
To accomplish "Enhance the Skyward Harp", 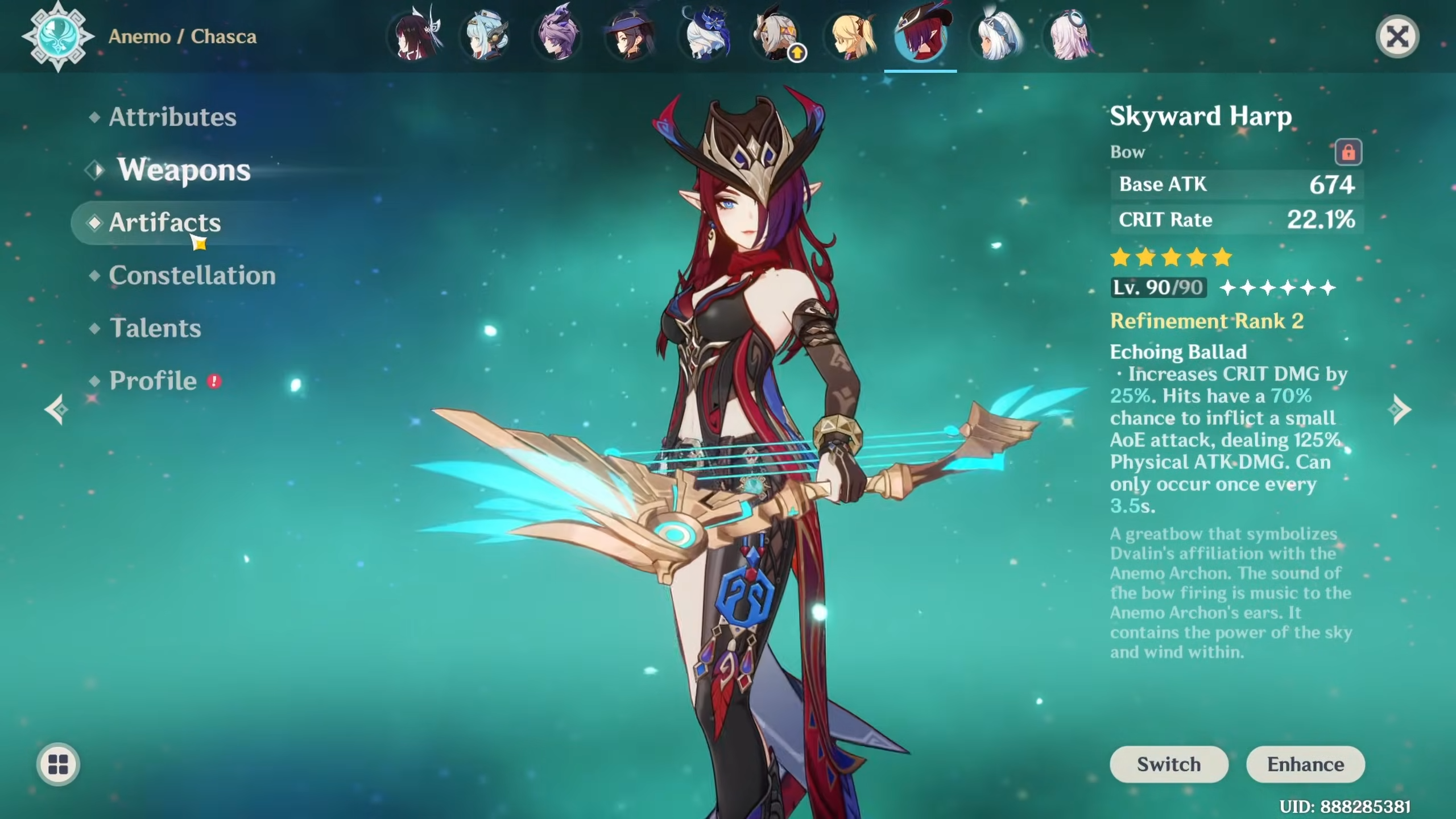I will (x=1305, y=764).
